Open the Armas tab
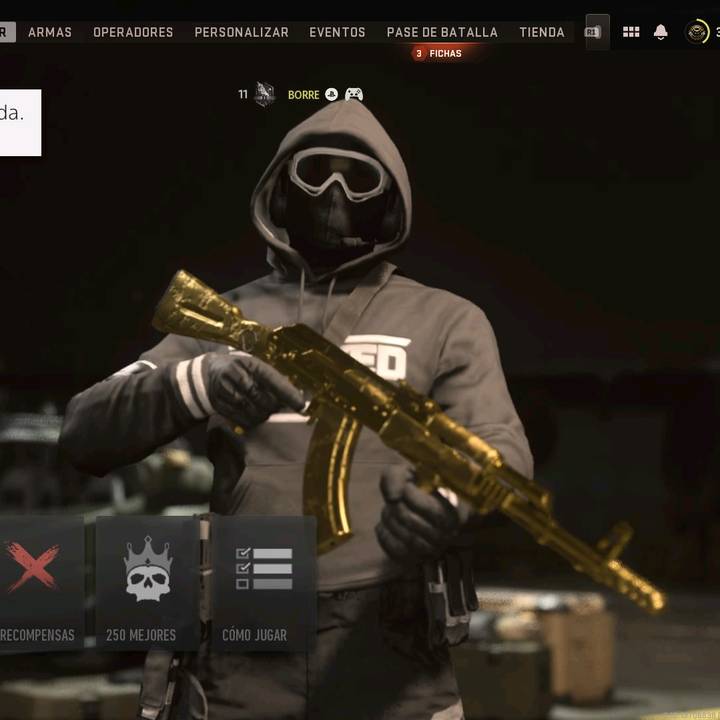The height and width of the screenshot is (720, 720). tap(50, 32)
